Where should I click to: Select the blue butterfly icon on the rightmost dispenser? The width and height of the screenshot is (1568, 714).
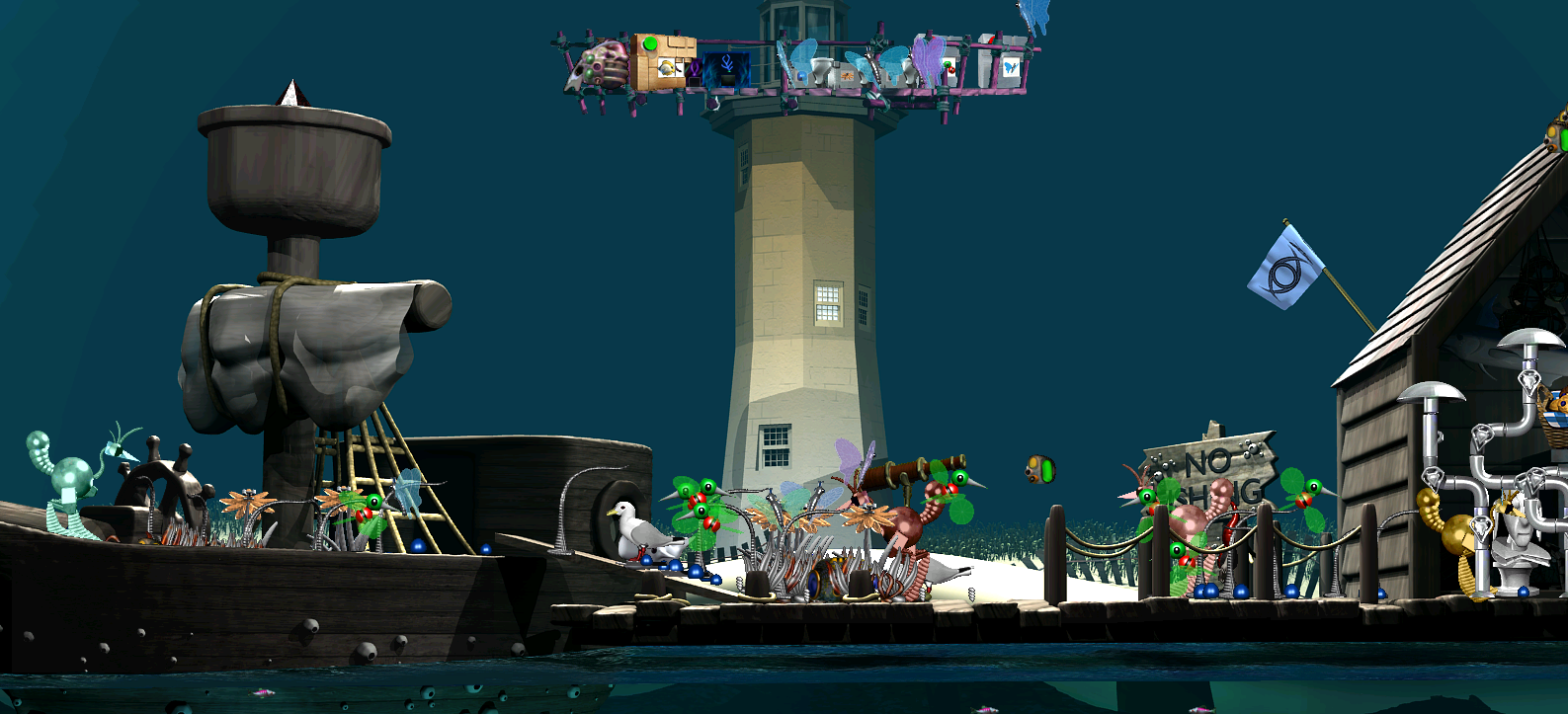tap(1012, 67)
